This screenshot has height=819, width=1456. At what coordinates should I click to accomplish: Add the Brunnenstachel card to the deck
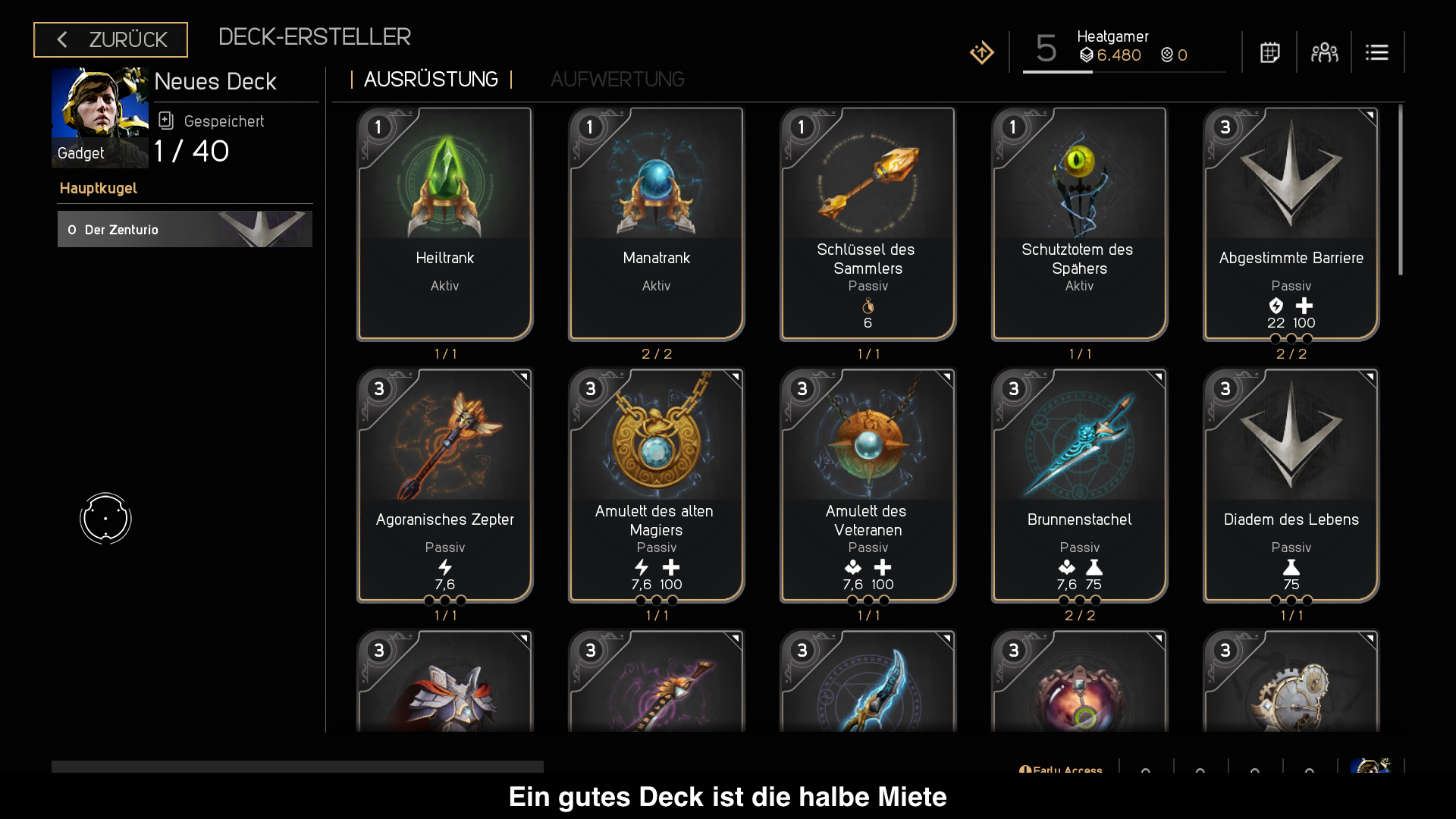click(1079, 485)
